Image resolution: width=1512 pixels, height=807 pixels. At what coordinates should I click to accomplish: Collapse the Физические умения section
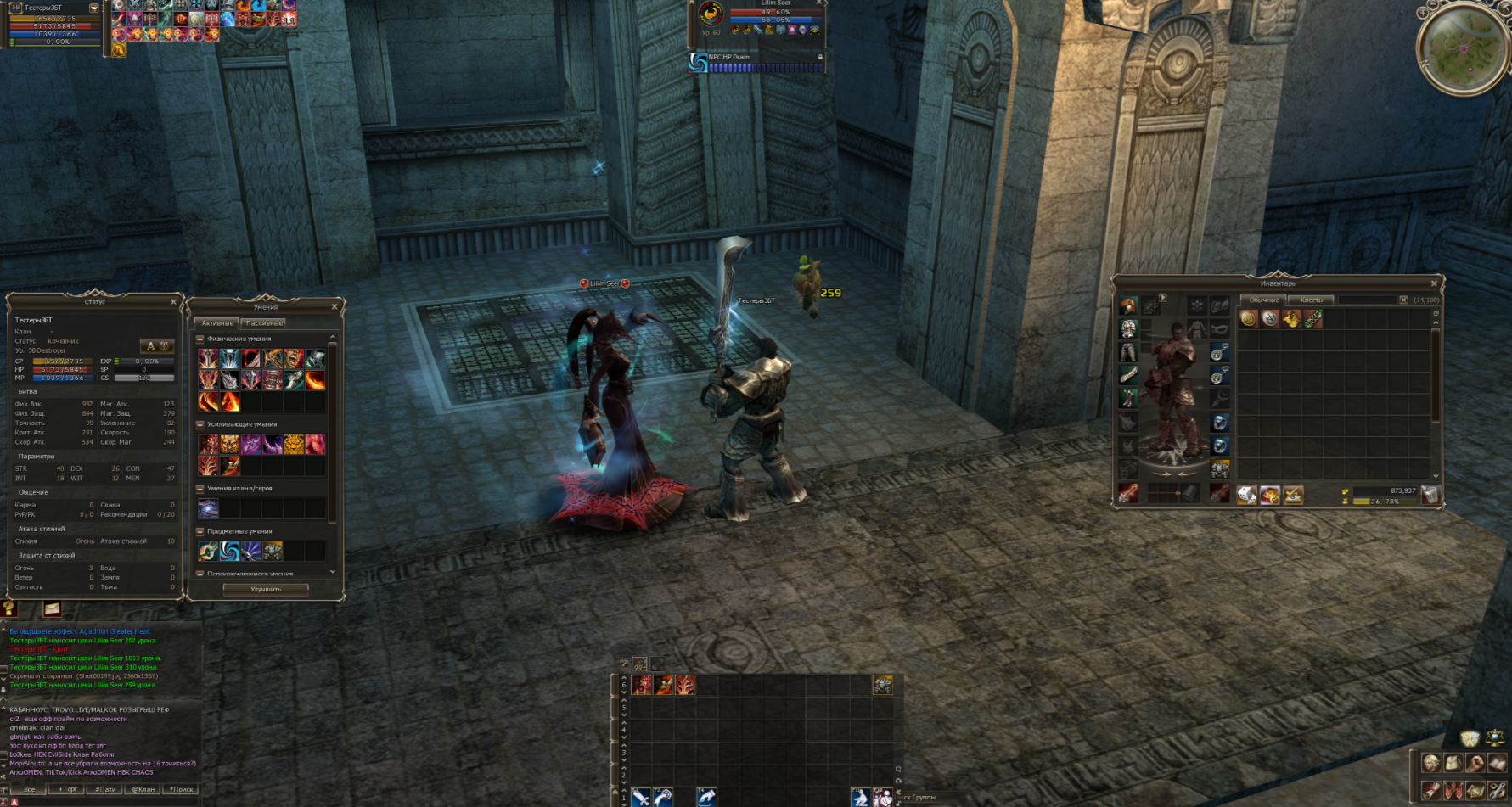201,339
